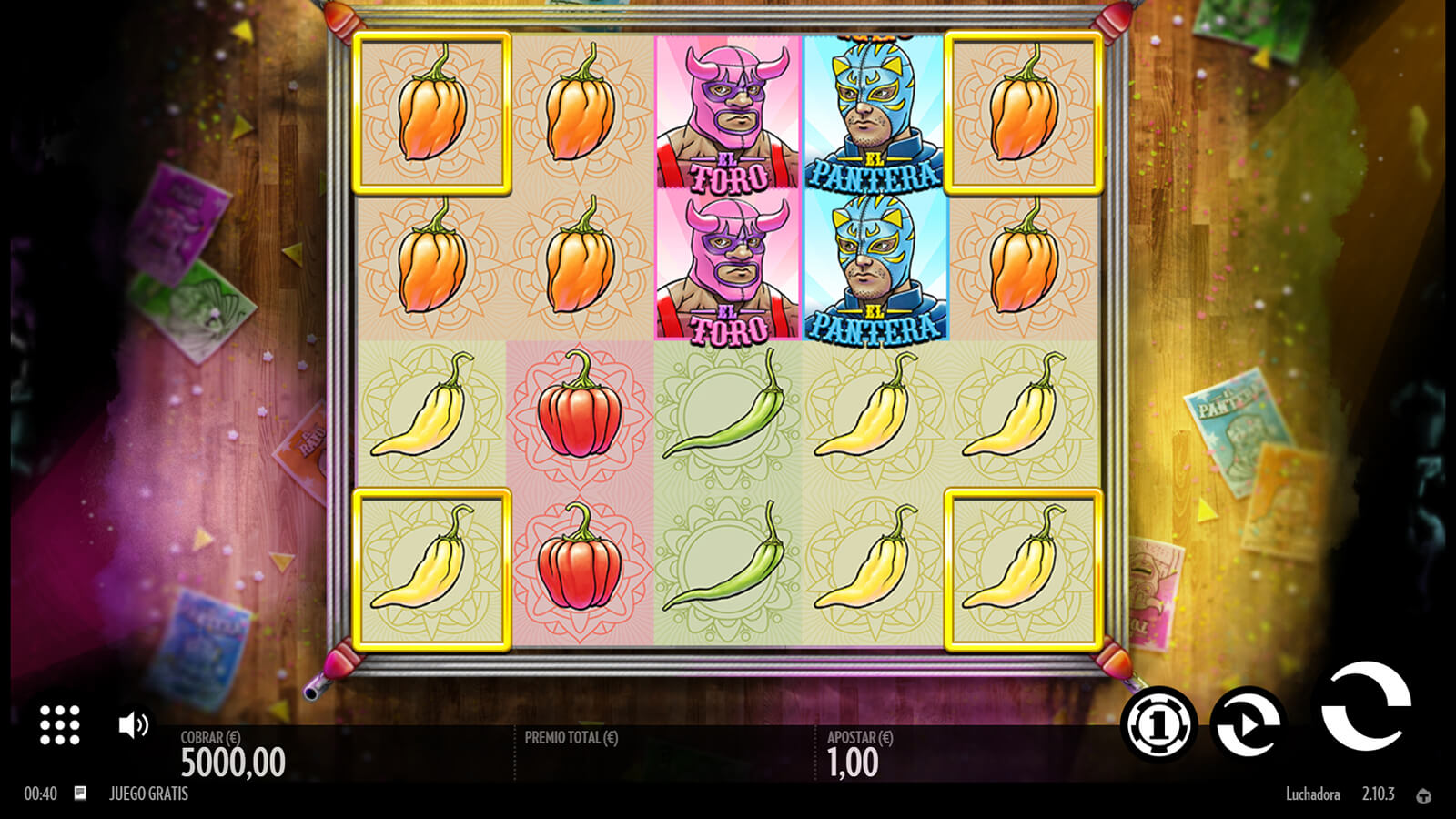
Task: Start autoplay with the play-arrow button
Action: (x=1248, y=724)
